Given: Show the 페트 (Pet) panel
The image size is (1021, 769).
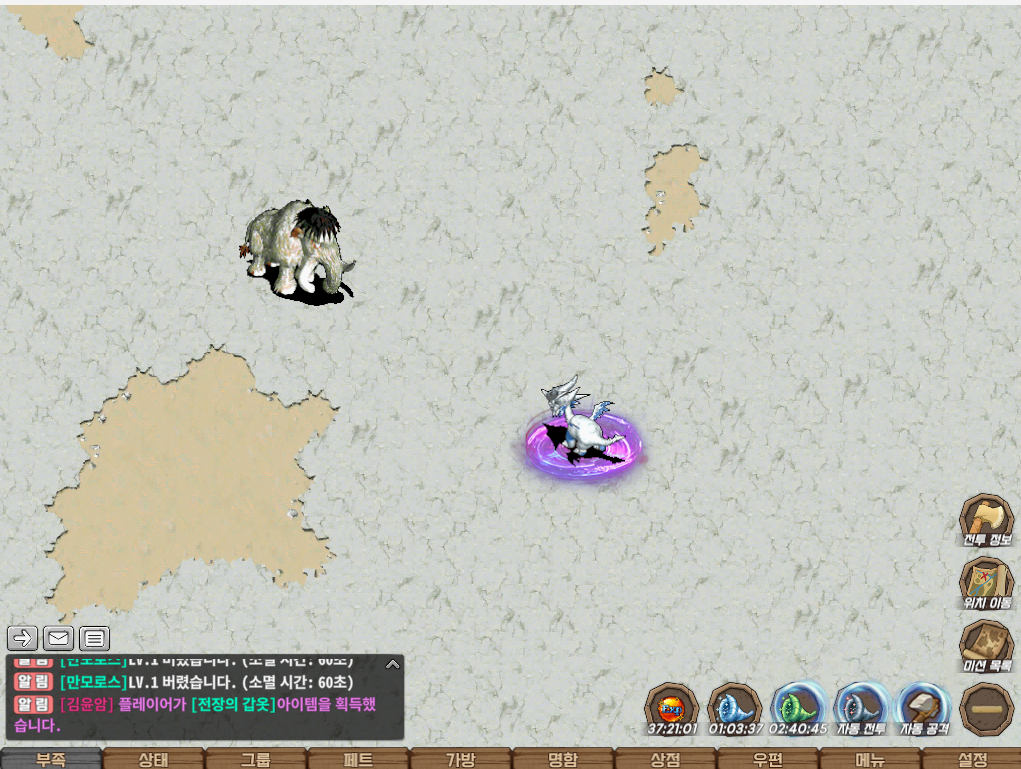Looking at the screenshot, I should [357, 759].
